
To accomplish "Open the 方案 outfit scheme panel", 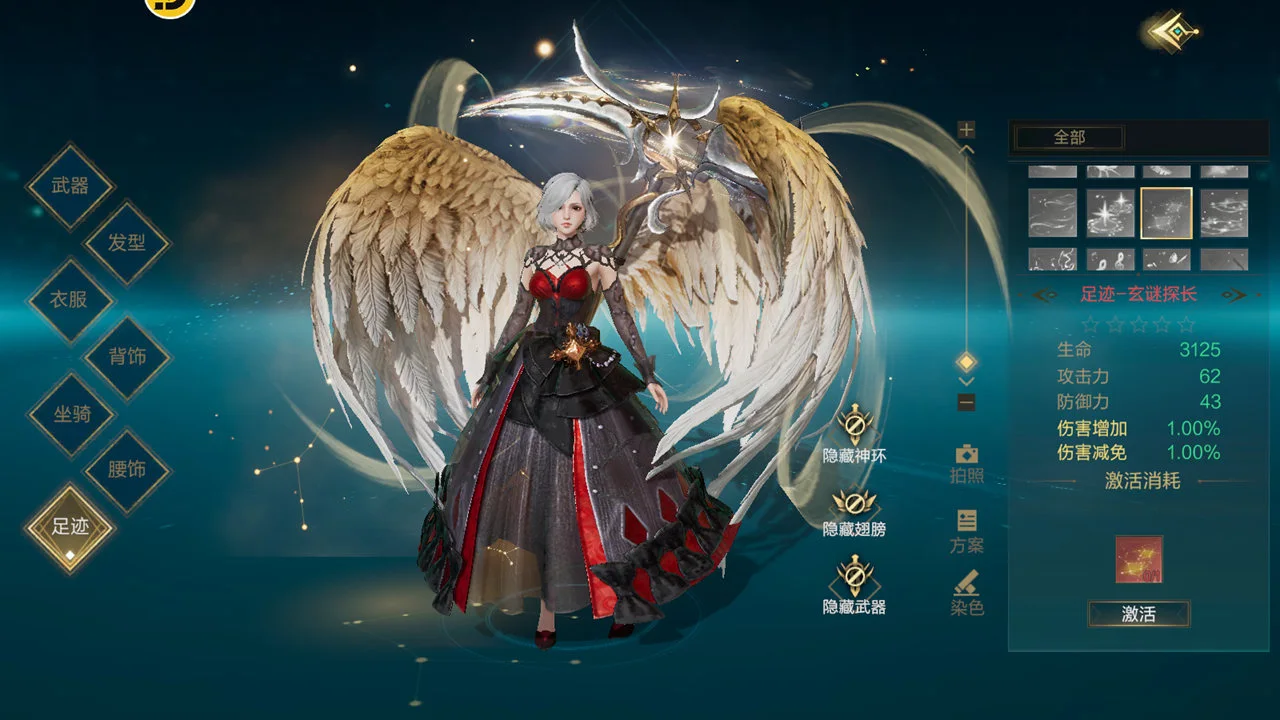I will [966, 530].
